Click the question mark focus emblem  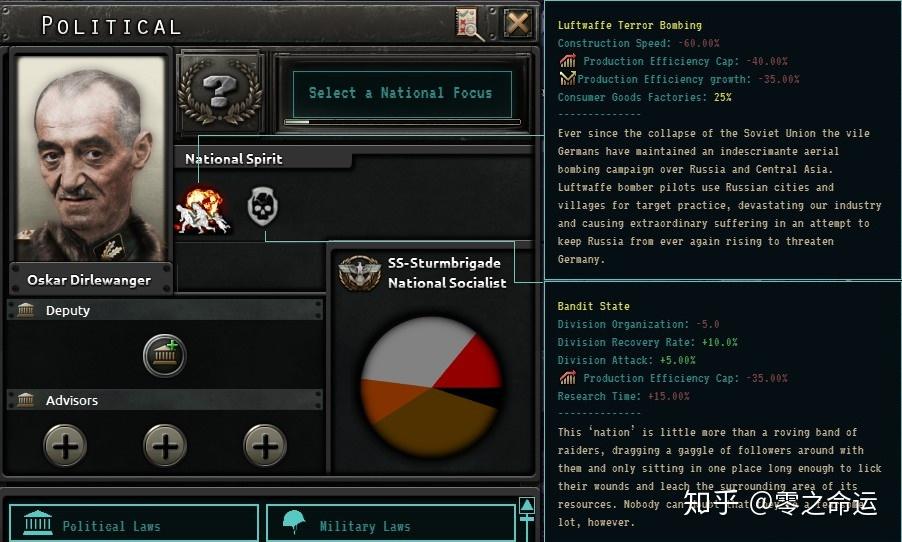(219, 91)
